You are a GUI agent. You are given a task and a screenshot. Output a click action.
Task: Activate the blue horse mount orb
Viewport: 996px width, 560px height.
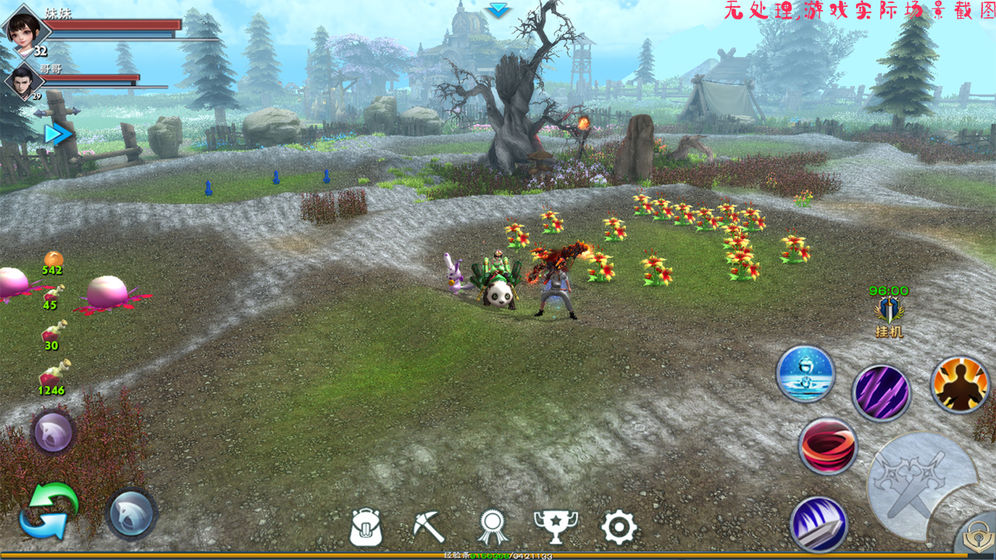pos(132,512)
